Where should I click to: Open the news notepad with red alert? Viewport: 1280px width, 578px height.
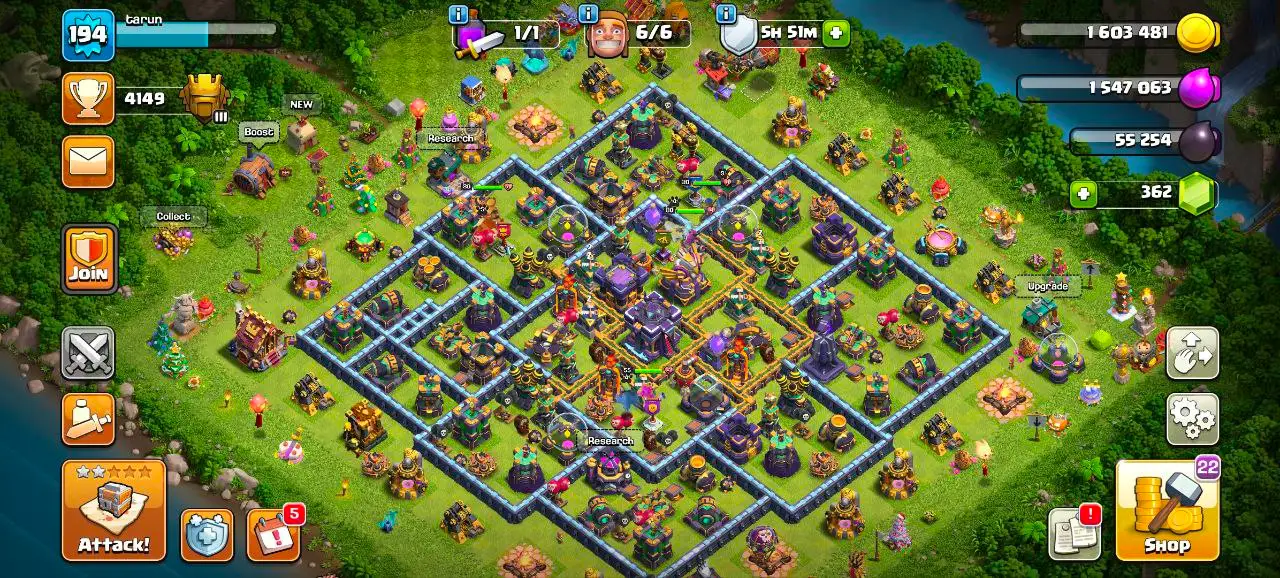coord(1074,534)
